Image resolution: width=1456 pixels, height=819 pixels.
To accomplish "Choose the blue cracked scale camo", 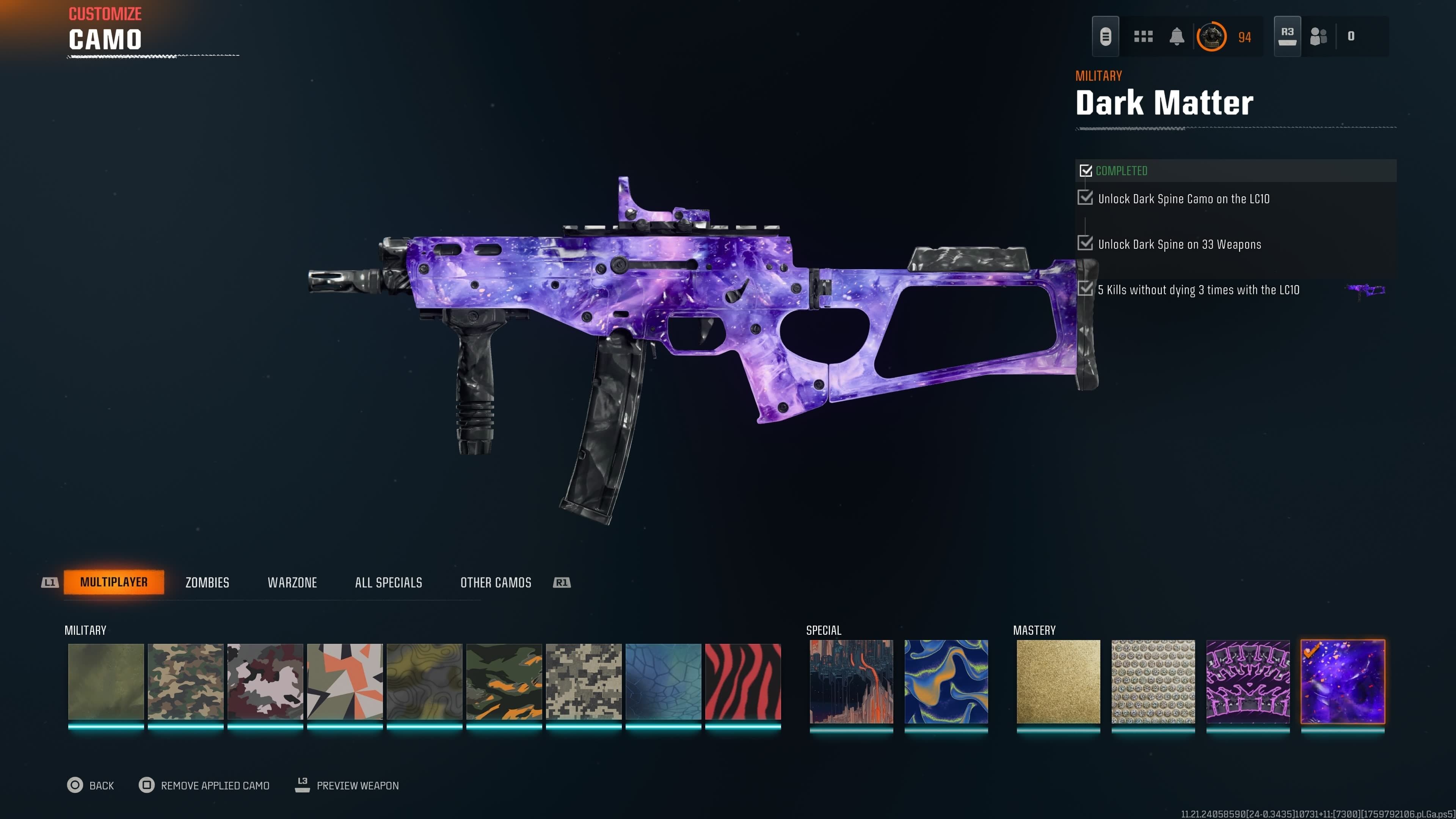I will [x=663, y=682].
